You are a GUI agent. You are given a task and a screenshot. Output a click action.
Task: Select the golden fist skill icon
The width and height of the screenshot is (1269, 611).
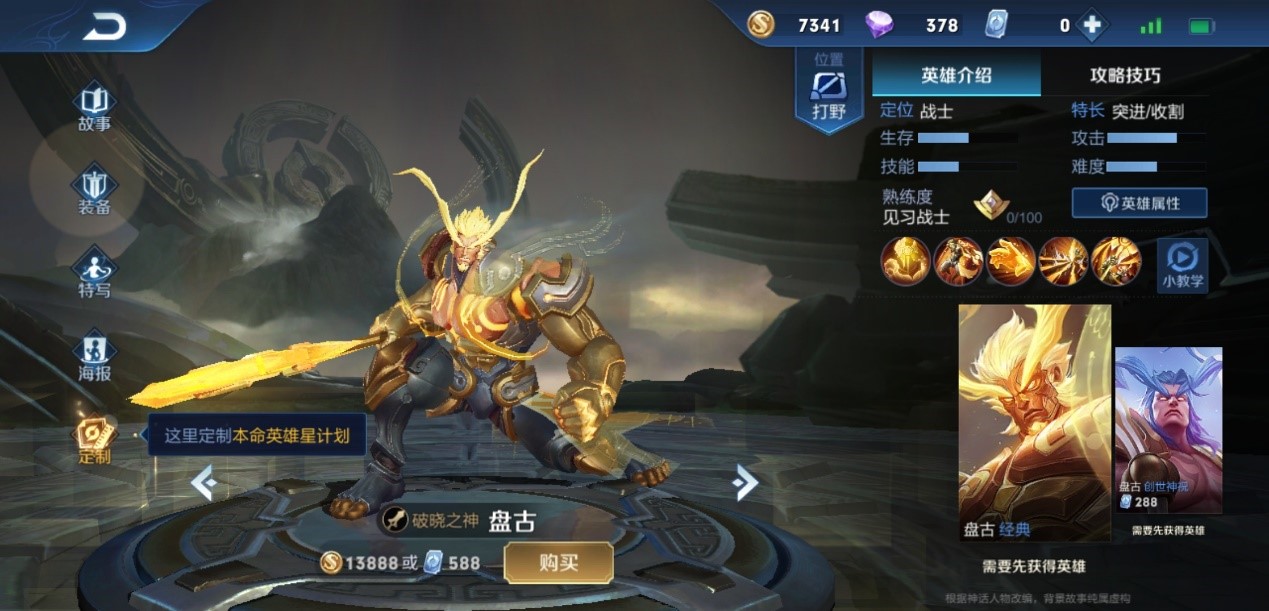(905, 261)
